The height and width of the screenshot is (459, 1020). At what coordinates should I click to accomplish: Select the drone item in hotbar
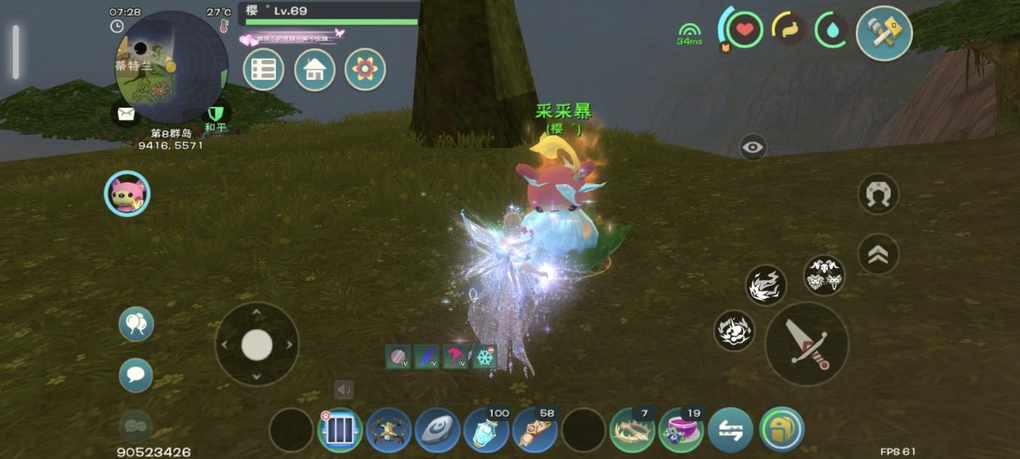(x=389, y=431)
